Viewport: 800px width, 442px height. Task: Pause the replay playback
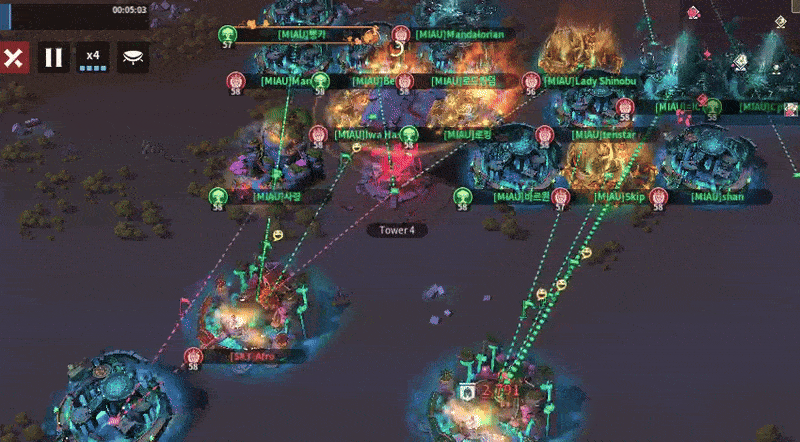point(54,57)
